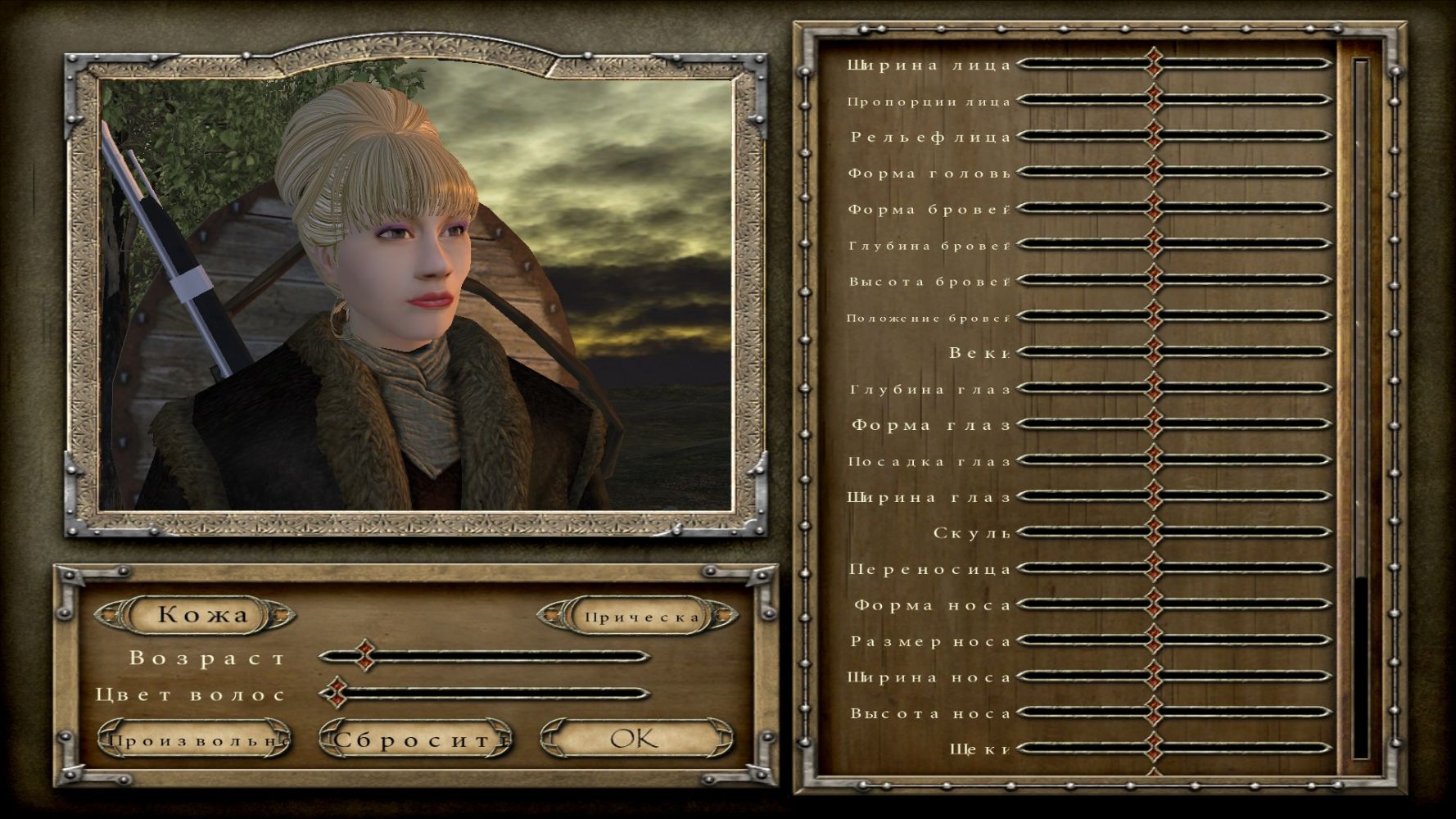
Task: Randomize the face with the Произвольно button
Action: point(195,740)
